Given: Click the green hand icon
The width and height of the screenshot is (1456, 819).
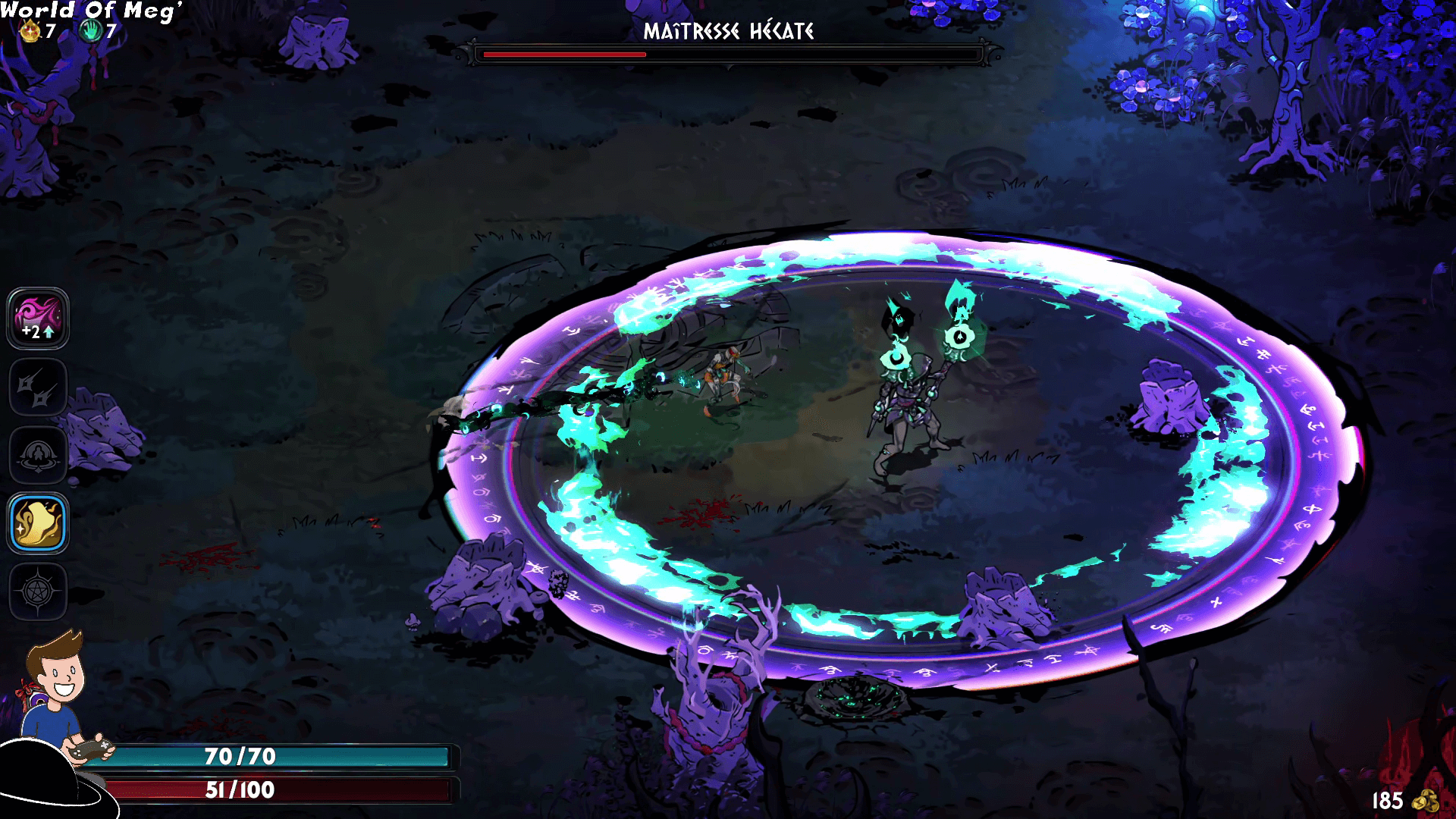Looking at the screenshot, I should click(x=91, y=31).
